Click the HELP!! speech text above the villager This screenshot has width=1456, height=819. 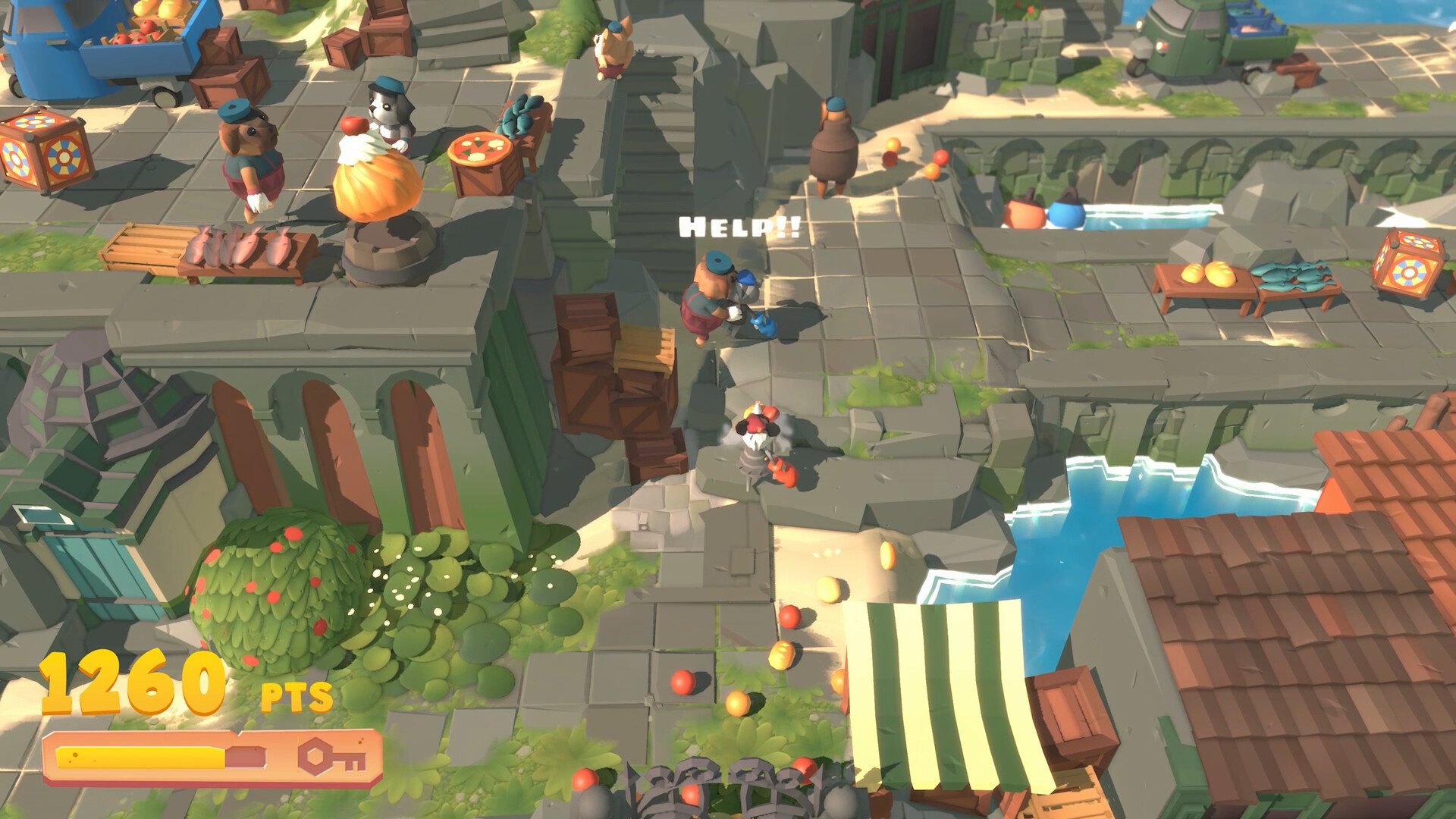(x=739, y=227)
